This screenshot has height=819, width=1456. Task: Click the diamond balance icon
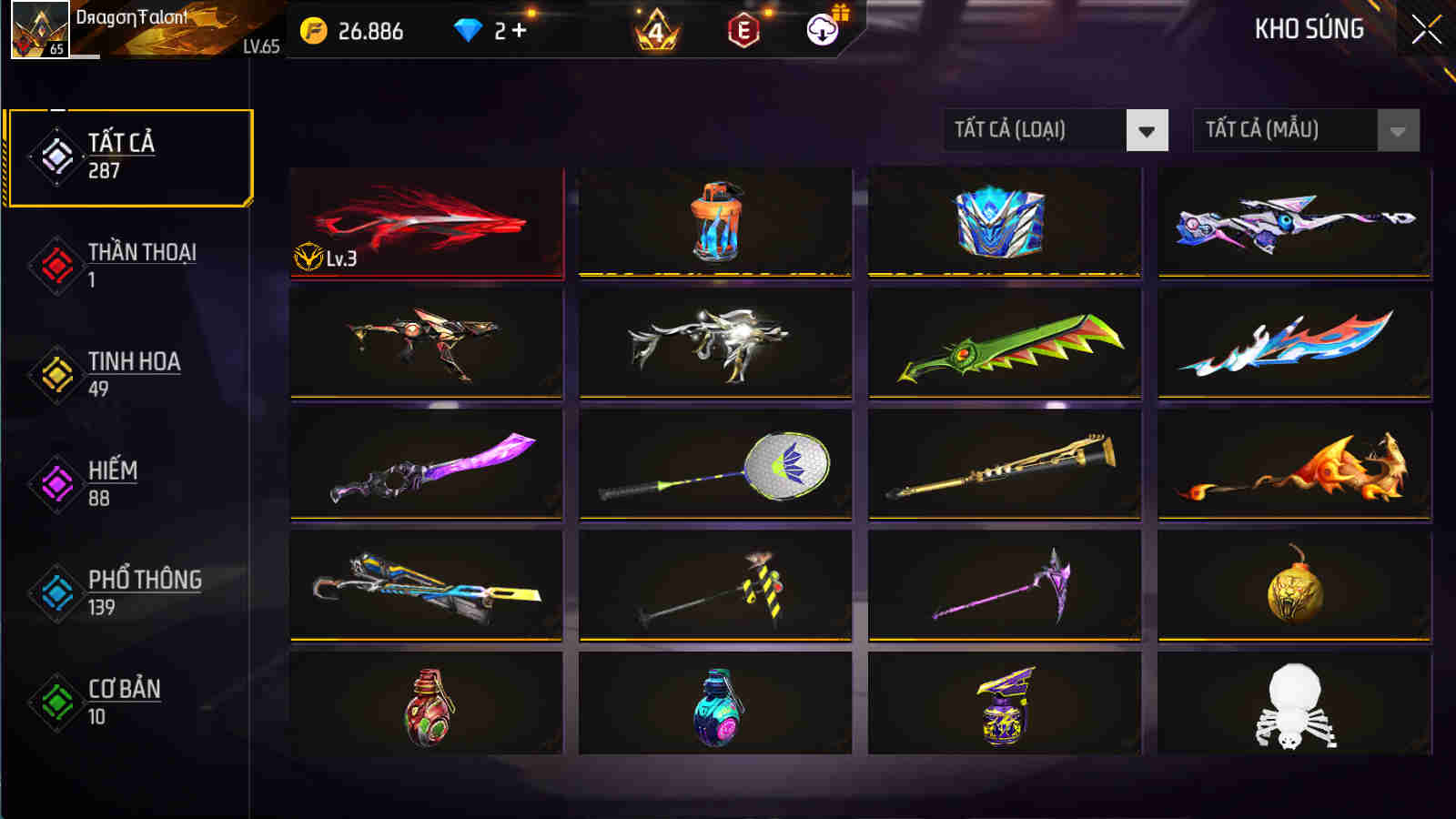(x=467, y=30)
